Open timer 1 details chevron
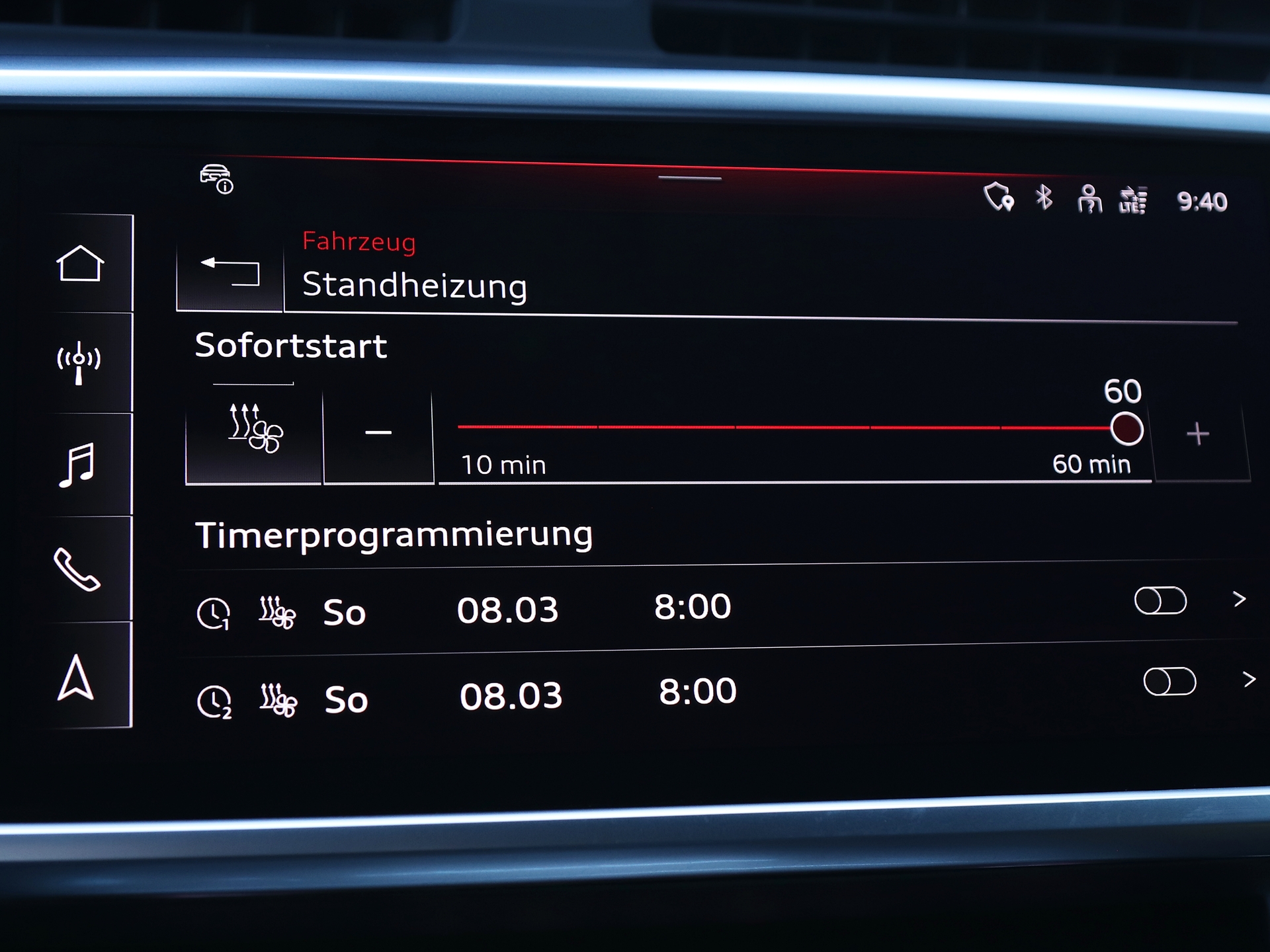This screenshot has height=952, width=1270. (1240, 599)
